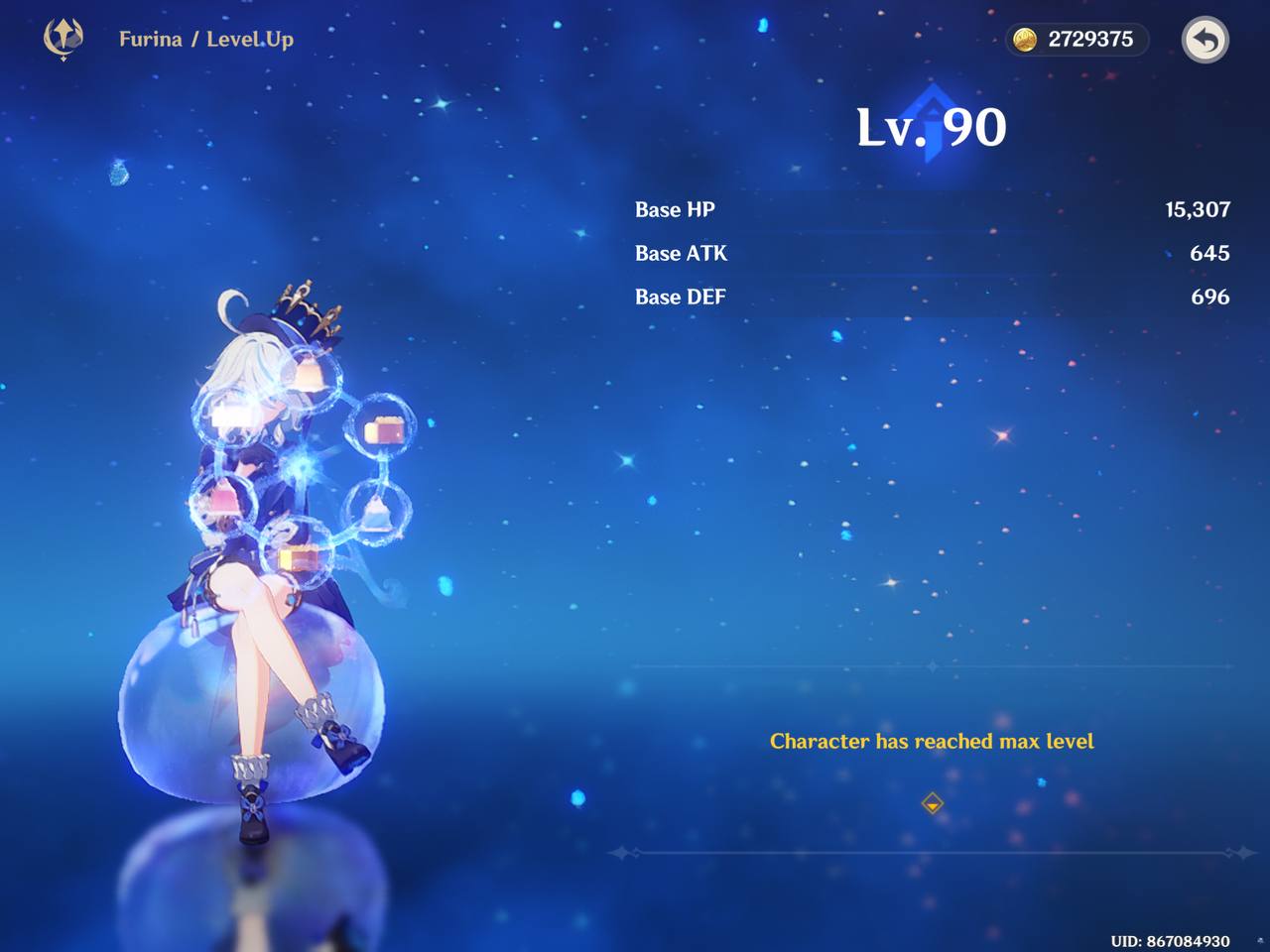Click the Mora coin icon in the currency bar
The image size is (1270, 952).
[x=1025, y=40]
